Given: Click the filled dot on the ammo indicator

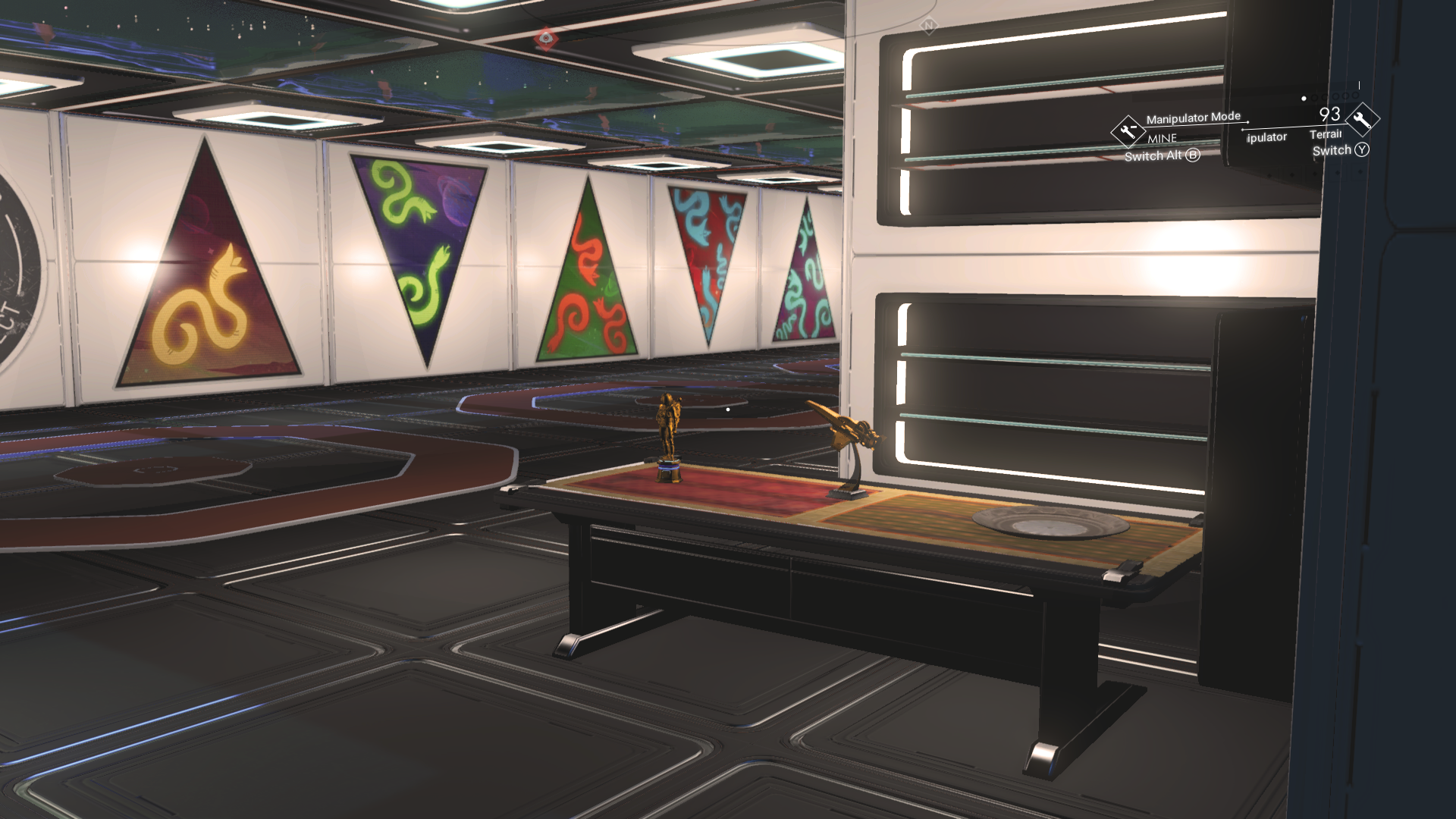Looking at the screenshot, I should coord(1304,99).
